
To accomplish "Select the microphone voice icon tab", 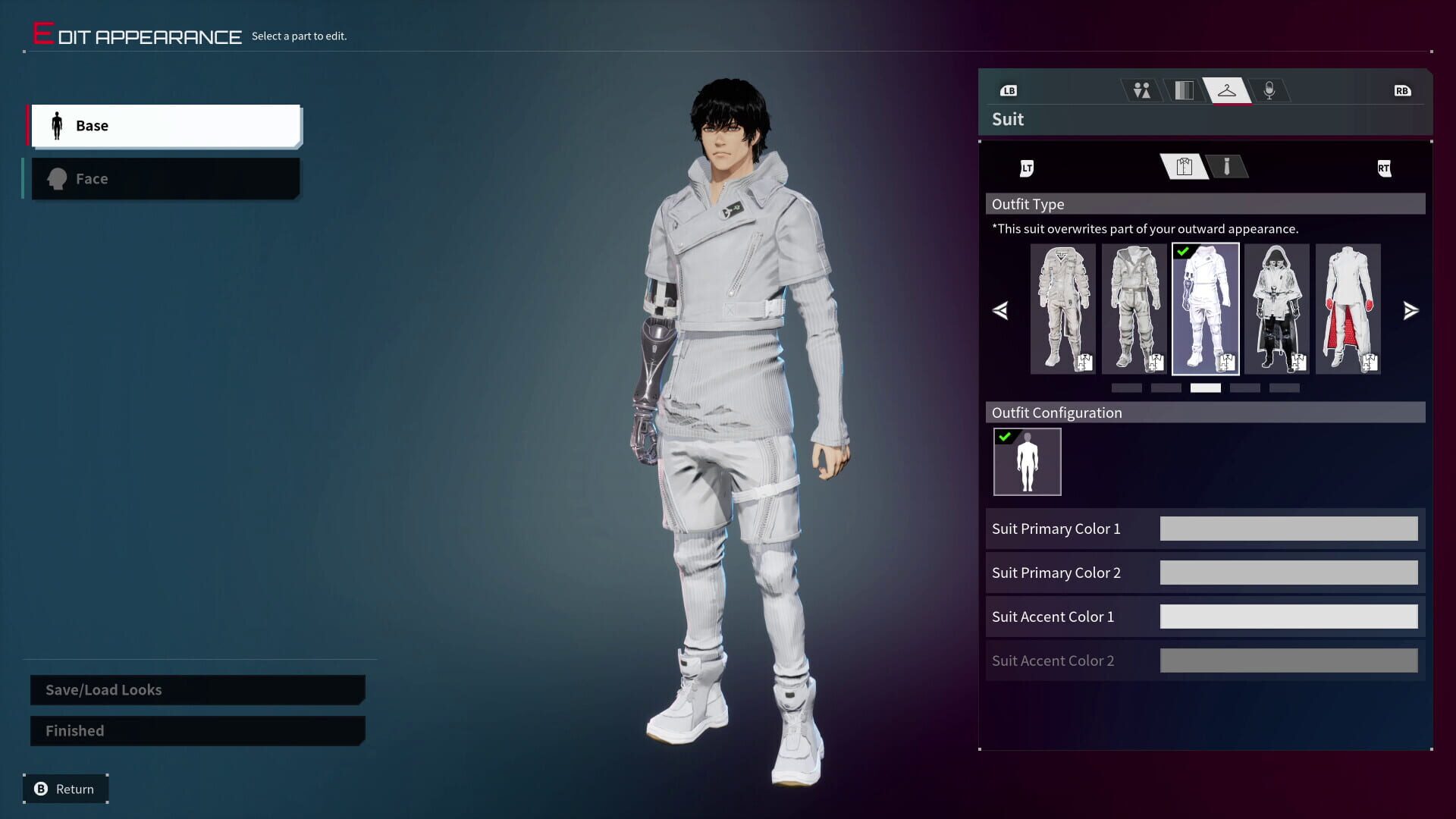I will pyautogui.click(x=1271, y=90).
